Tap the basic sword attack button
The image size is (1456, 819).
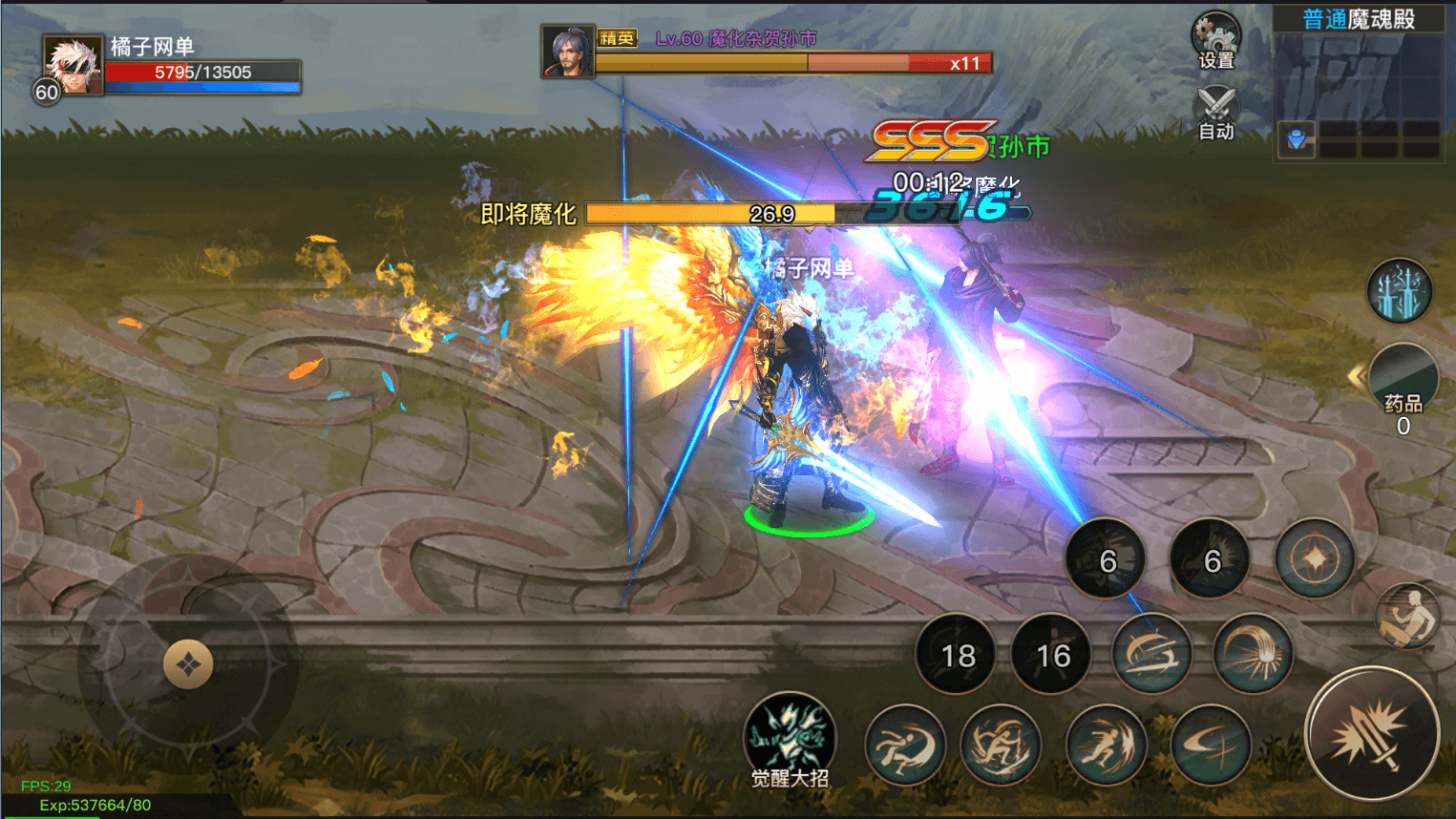point(1371,732)
